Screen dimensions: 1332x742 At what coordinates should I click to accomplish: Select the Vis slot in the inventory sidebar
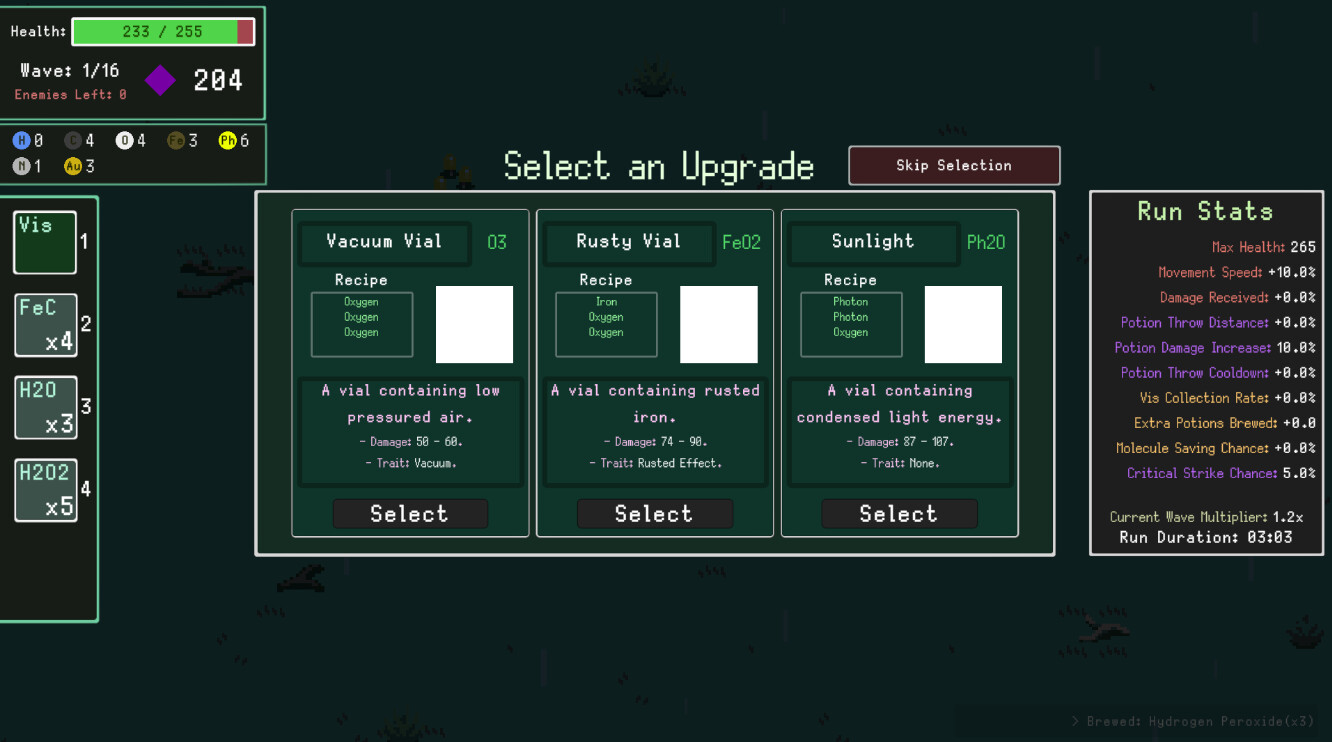44,242
